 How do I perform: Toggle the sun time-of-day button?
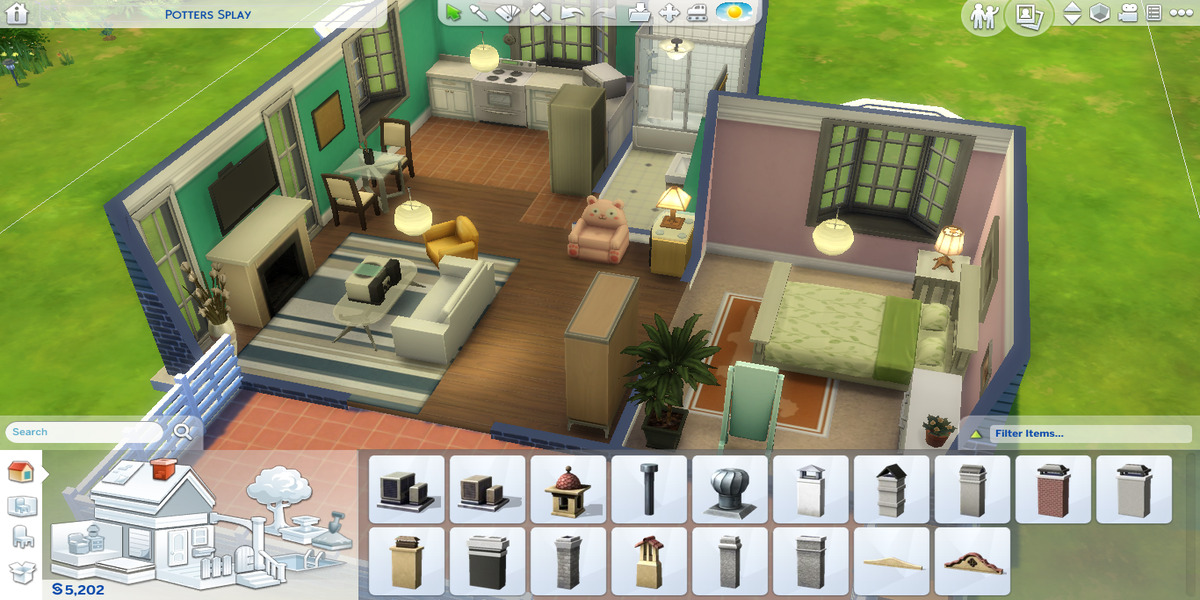[x=733, y=13]
